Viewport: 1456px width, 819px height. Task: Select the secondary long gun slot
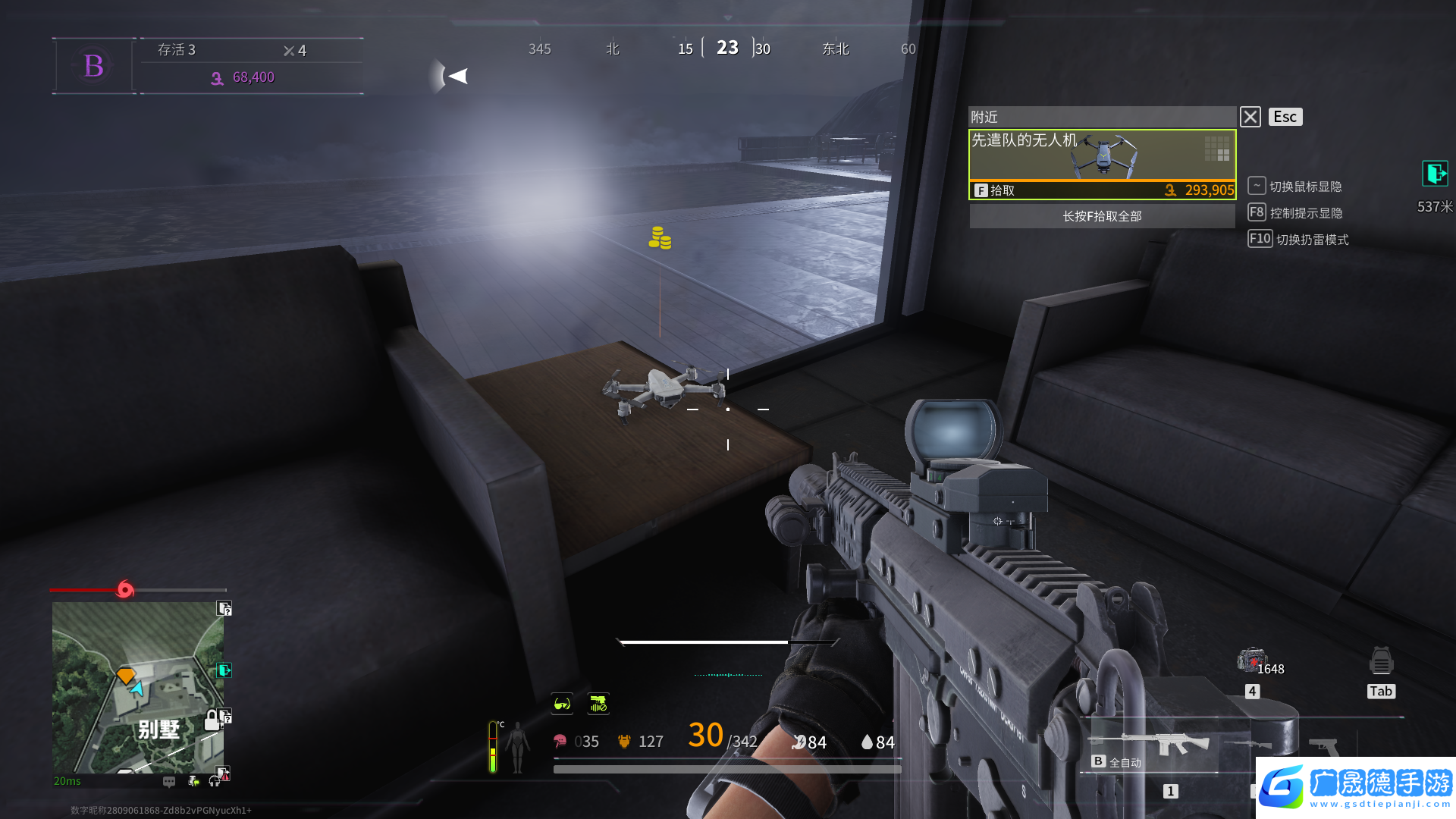[x=1248, y=745]
